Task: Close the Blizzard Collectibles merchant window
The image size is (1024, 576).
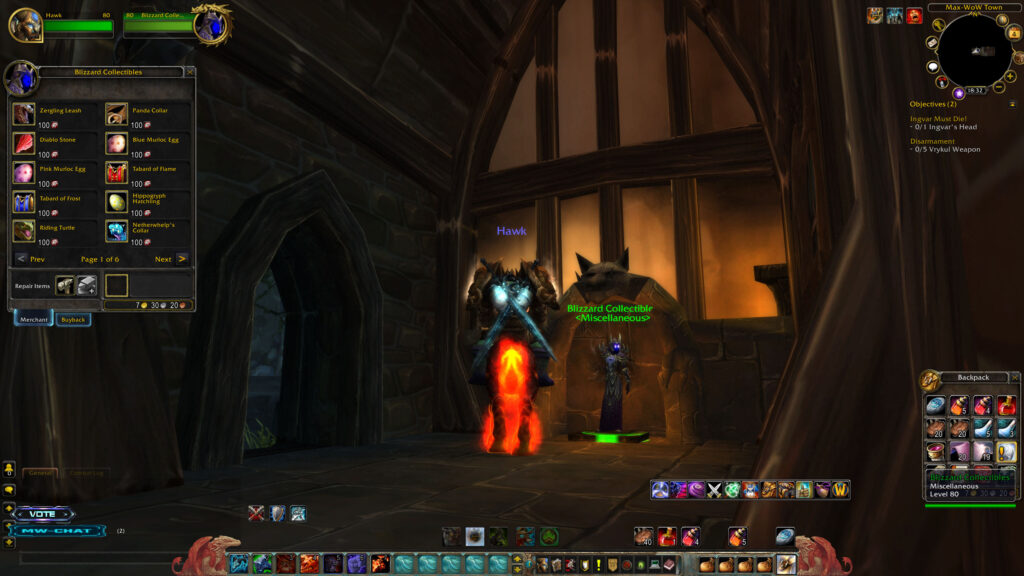Action: pyautogui.click(x=190, y=72)
